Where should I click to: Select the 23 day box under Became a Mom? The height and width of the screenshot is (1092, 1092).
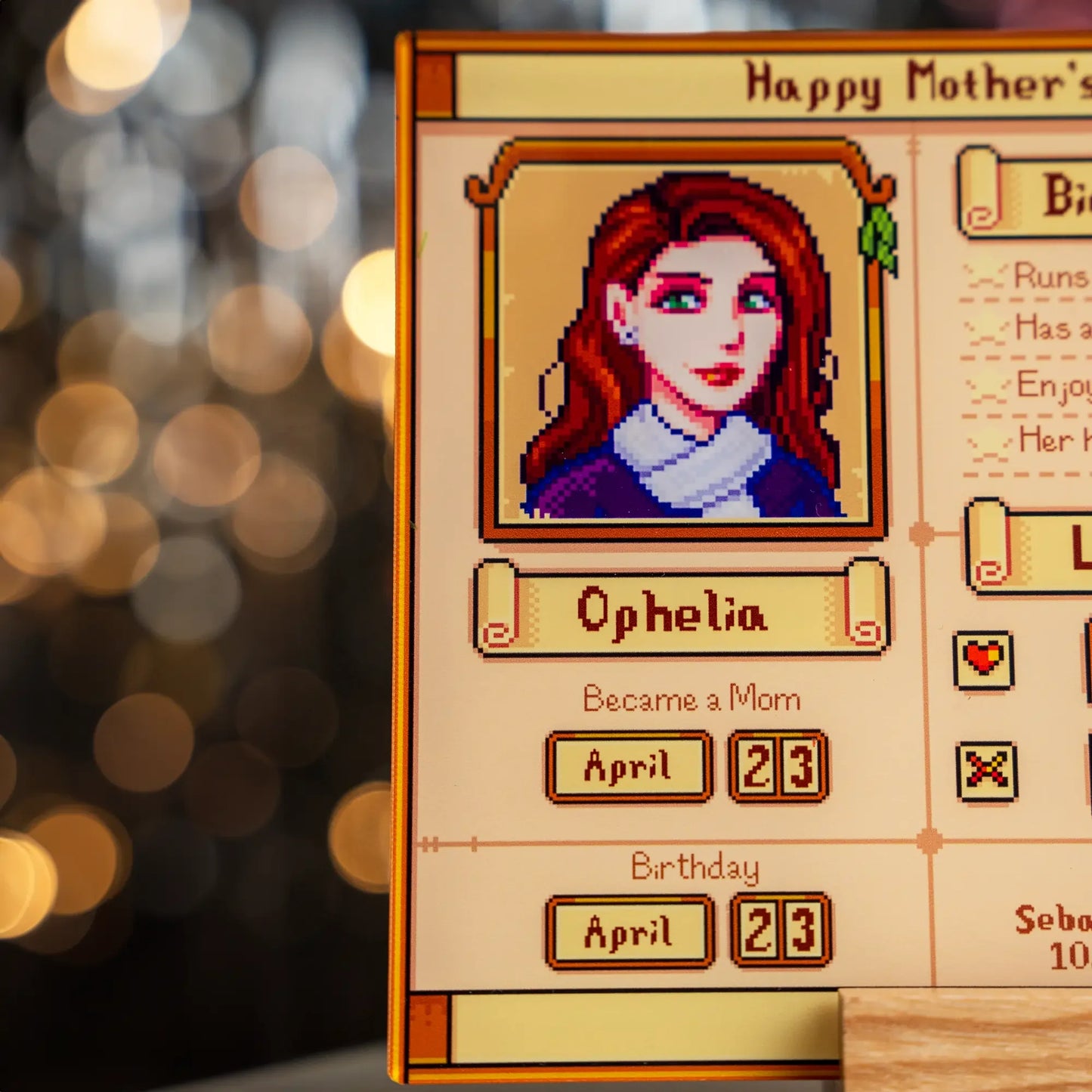coord(778,766)
